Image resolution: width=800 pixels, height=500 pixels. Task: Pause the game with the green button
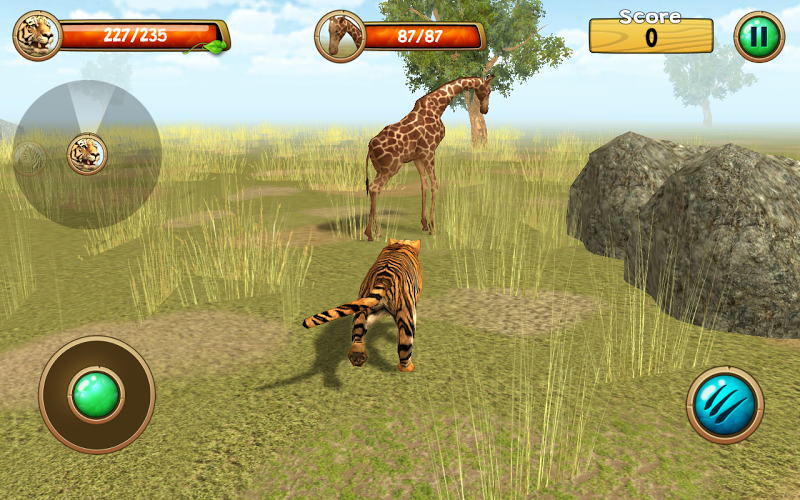(759, 38)
